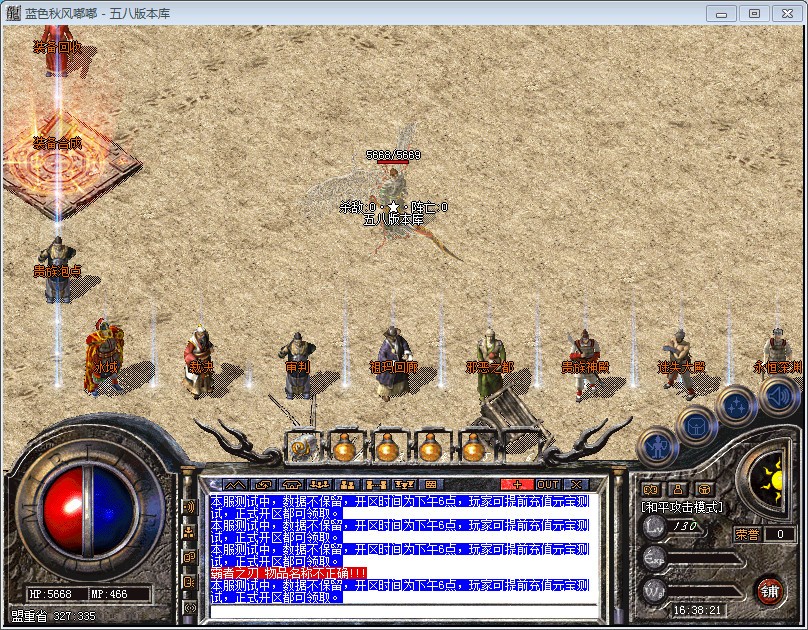Image resolution: width=808 pixels, height=630 pixels.
Task: Click the red 铺 shop button
Action: coord(769,589)
